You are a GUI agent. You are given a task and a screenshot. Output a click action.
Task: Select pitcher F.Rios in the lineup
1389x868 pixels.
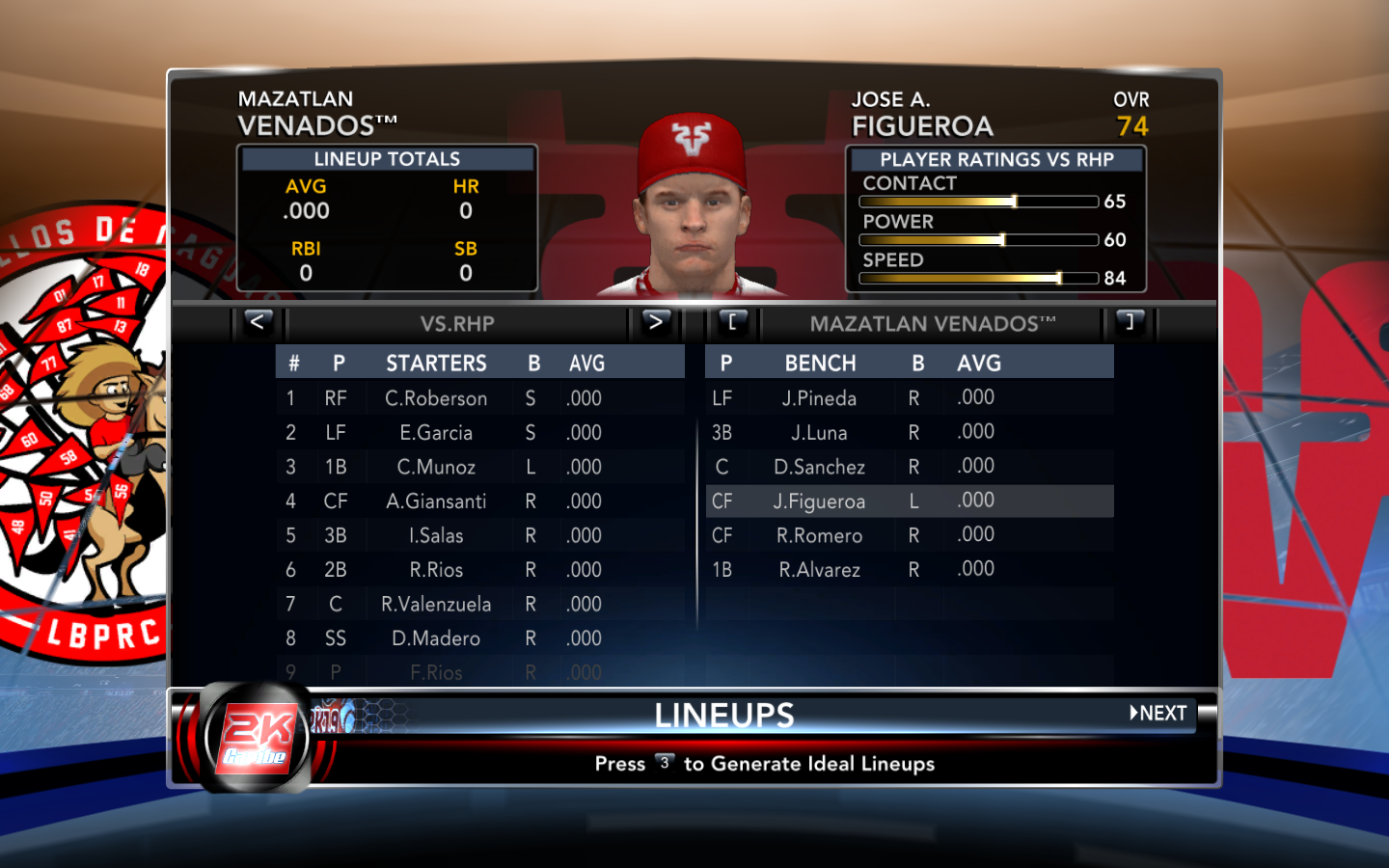pyautogui.click(x=436, y=672)
